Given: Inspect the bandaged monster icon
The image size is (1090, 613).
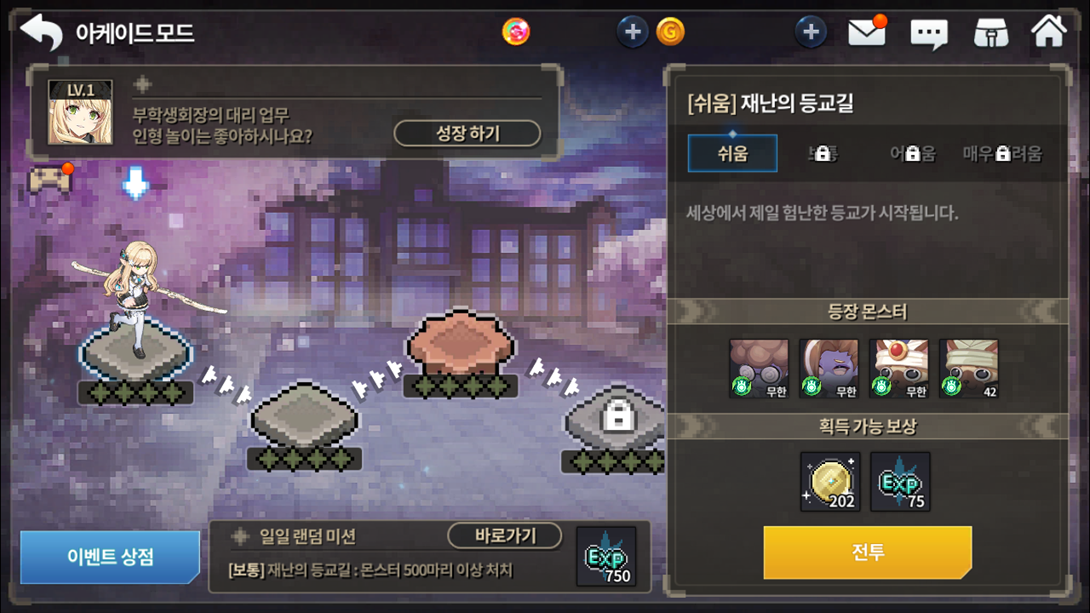Looking at the screenshot, I should pos(968,369).
